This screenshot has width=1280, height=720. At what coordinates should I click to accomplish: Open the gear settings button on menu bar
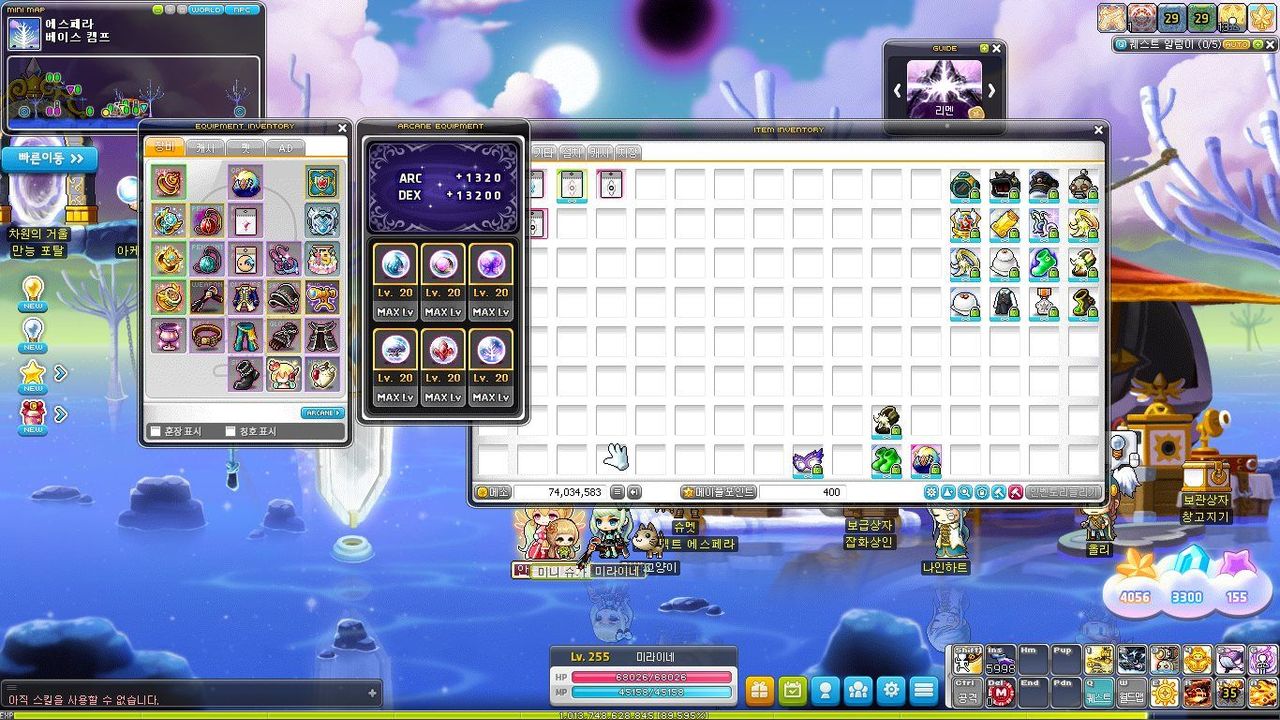[891, 690]
